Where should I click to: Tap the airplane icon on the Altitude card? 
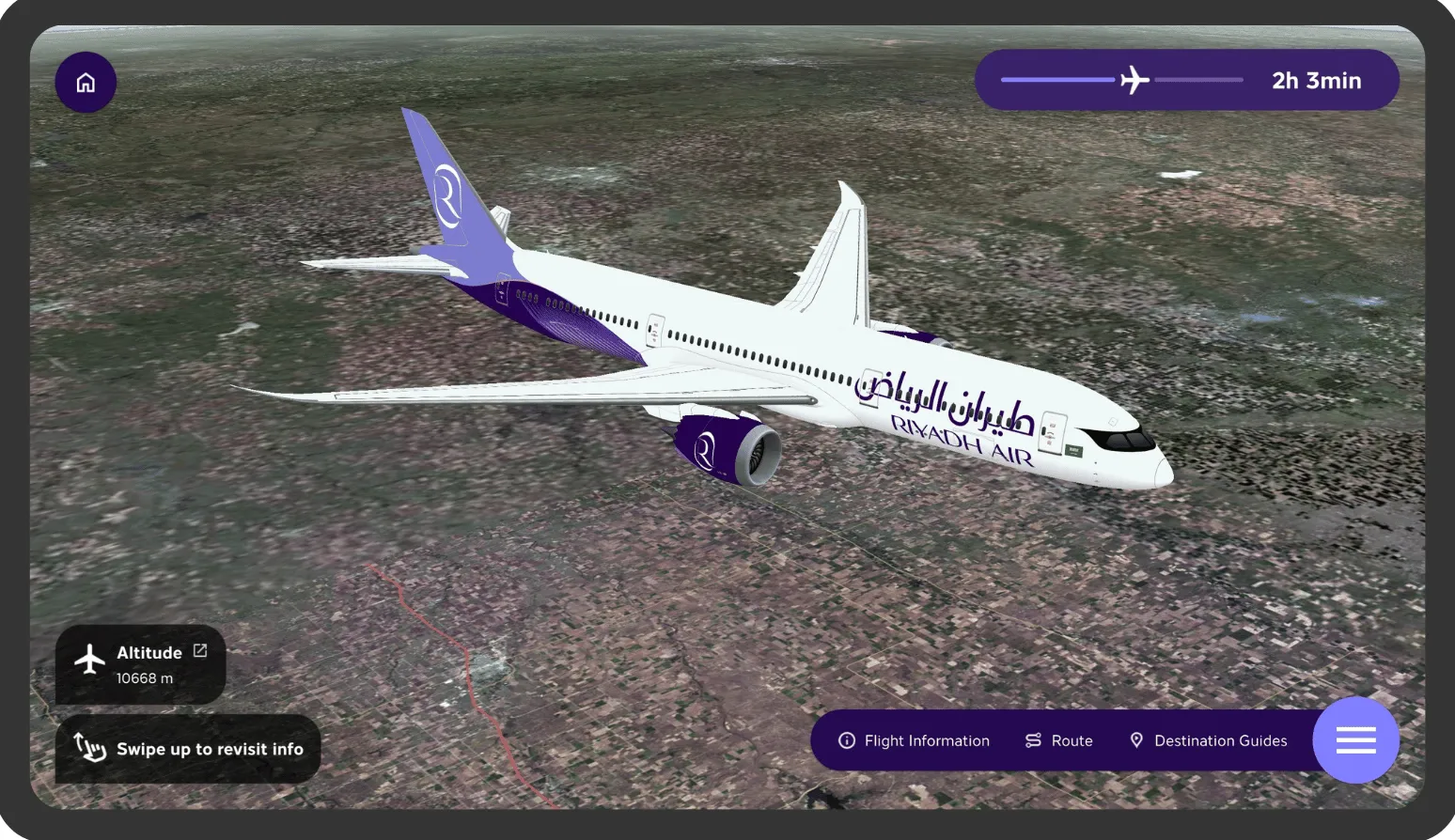coord(88,661)
